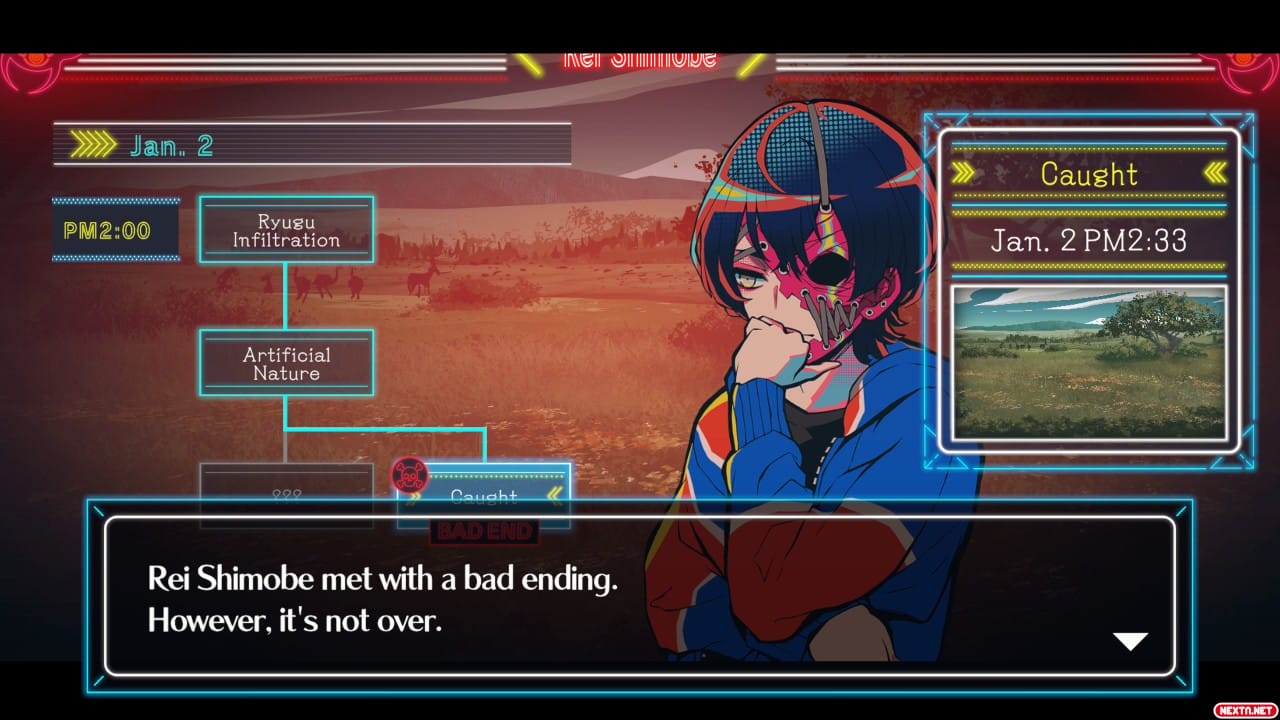Advance dialogue with the white arrow
The width and height of the screenshot is (1280, 720).
(1131, 641)
